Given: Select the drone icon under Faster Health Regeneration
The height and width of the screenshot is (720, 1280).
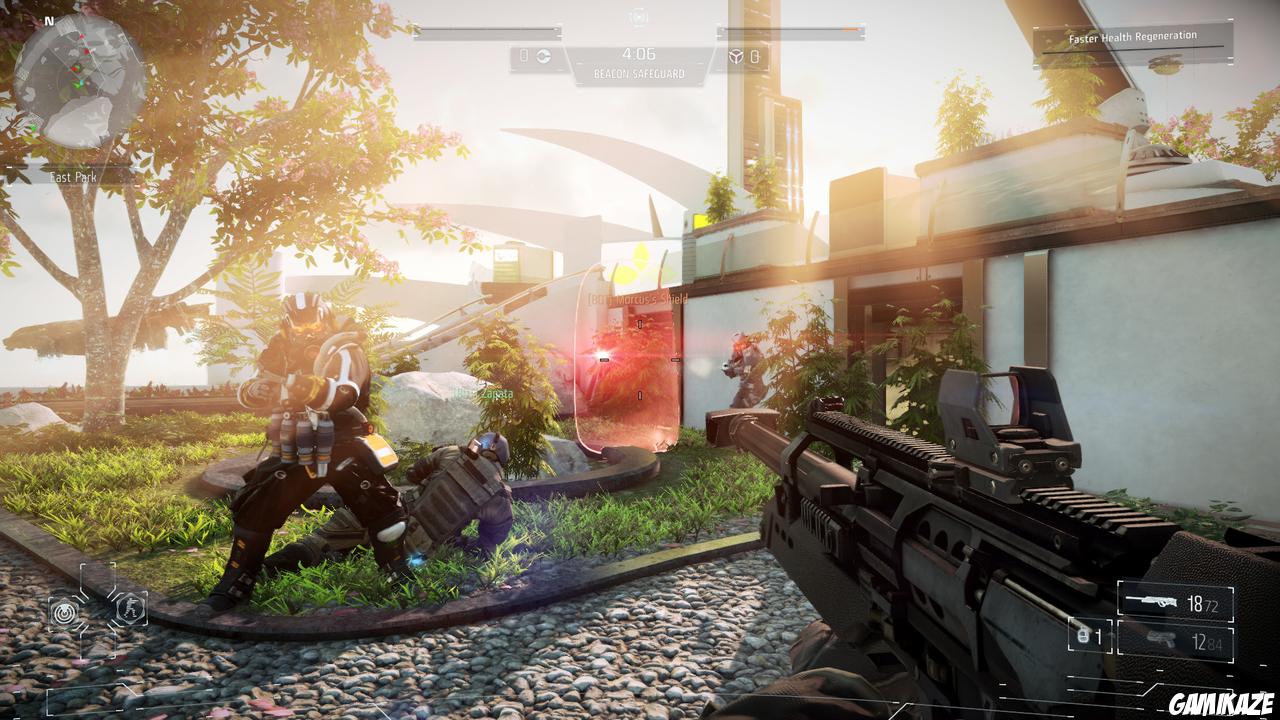Looking at the screenshot, I should [1165, 62].
